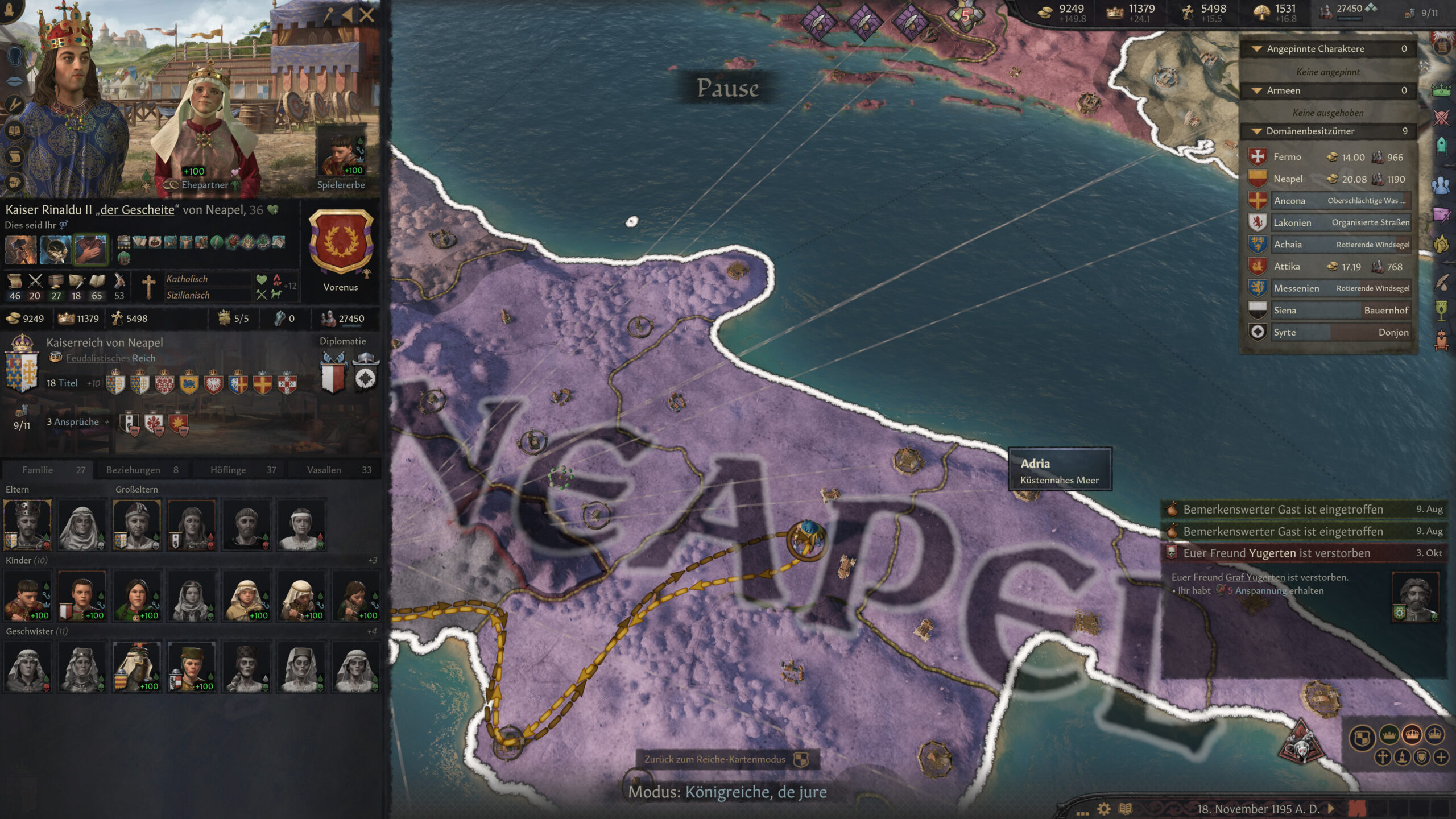Open the Vorenus dynasty coat of arms
Viewport: 1456px width, 819px height.
click(341, 242)
